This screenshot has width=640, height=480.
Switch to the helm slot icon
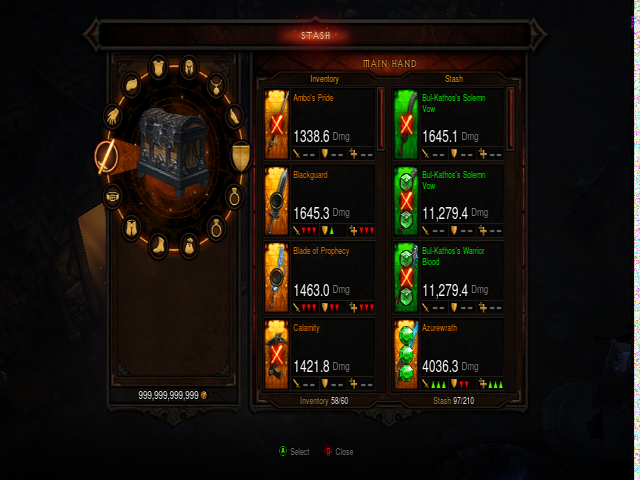[x=187, y=68]
